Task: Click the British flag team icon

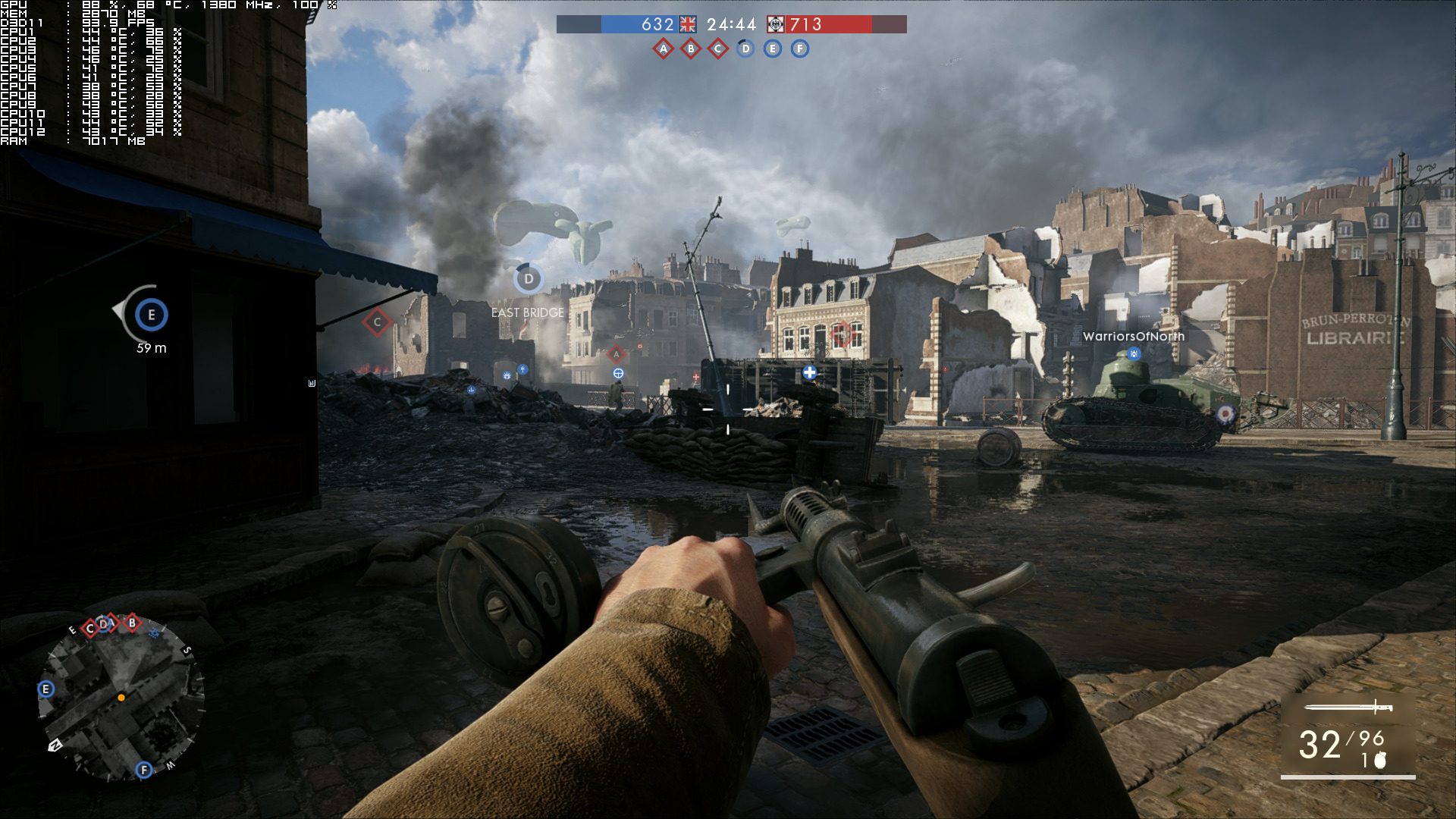Action: [688, 24]
